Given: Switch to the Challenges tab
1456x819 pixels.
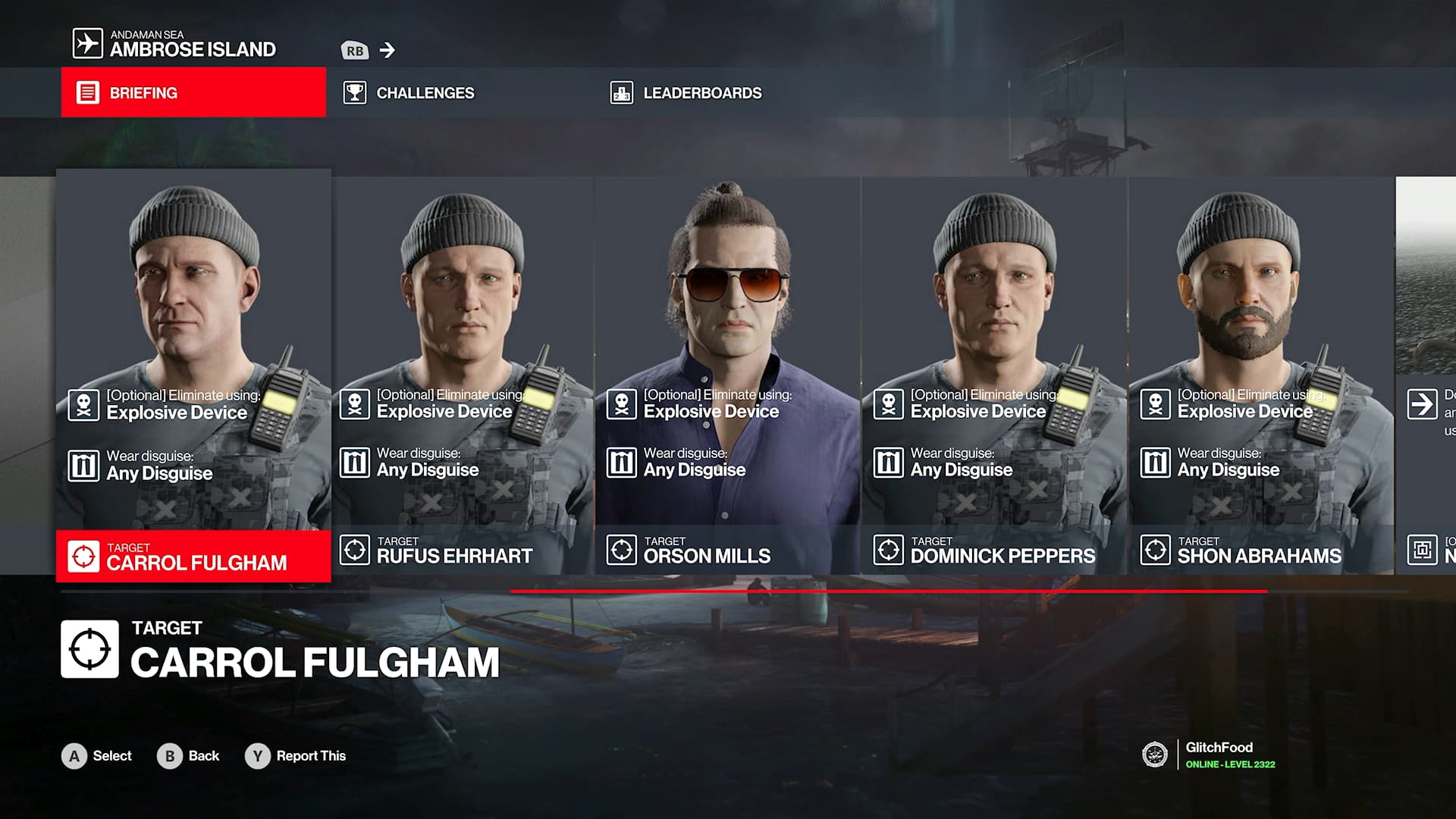Looking at the screenshot, I should pyautogui.click(x=425, y=93).
